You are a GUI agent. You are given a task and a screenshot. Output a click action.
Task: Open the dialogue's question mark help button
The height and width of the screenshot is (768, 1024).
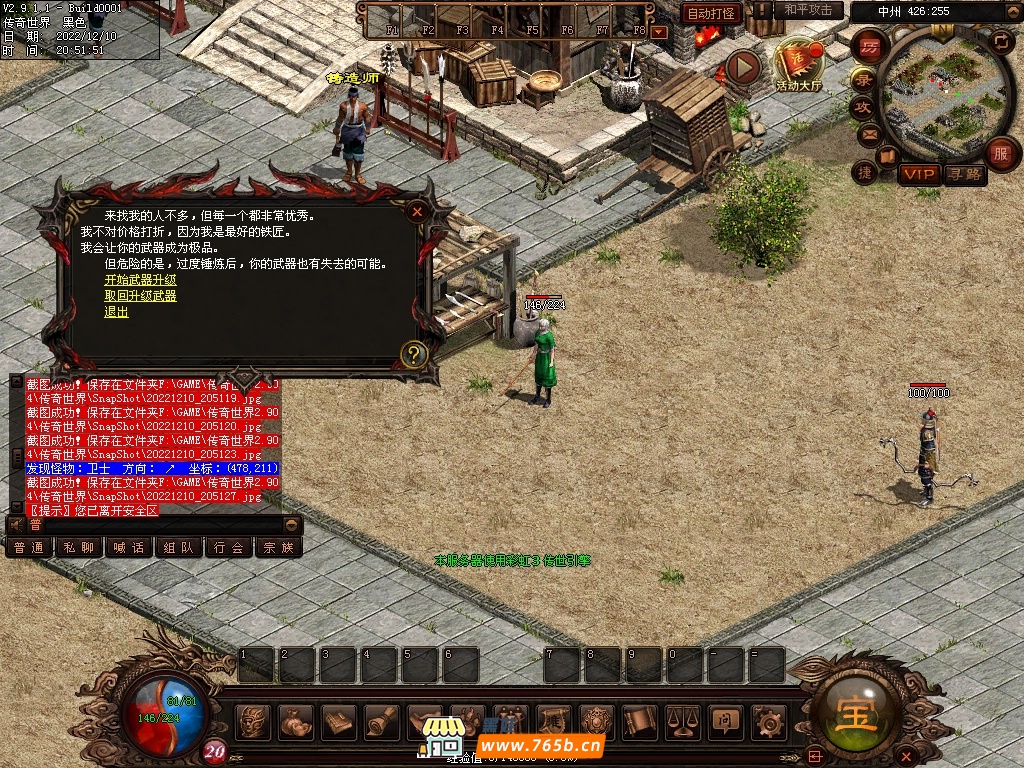(414, 354)
